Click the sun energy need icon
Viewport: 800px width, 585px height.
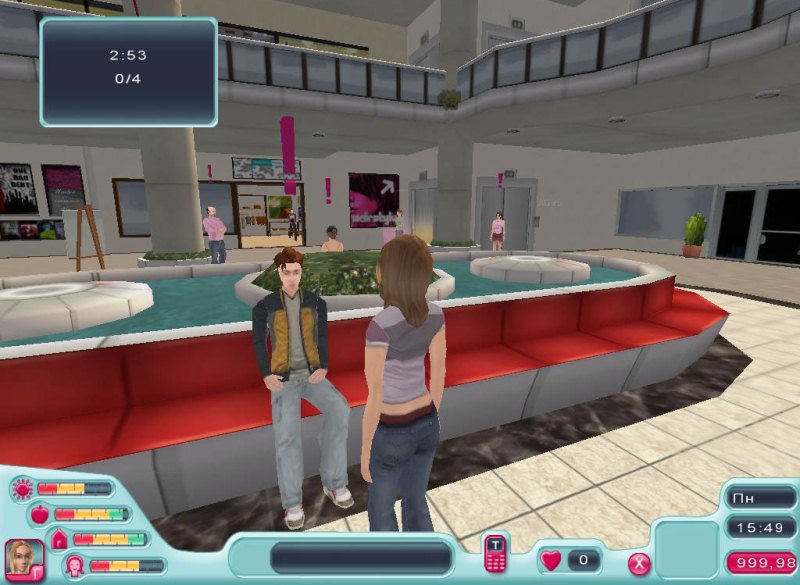click(22, 489)
